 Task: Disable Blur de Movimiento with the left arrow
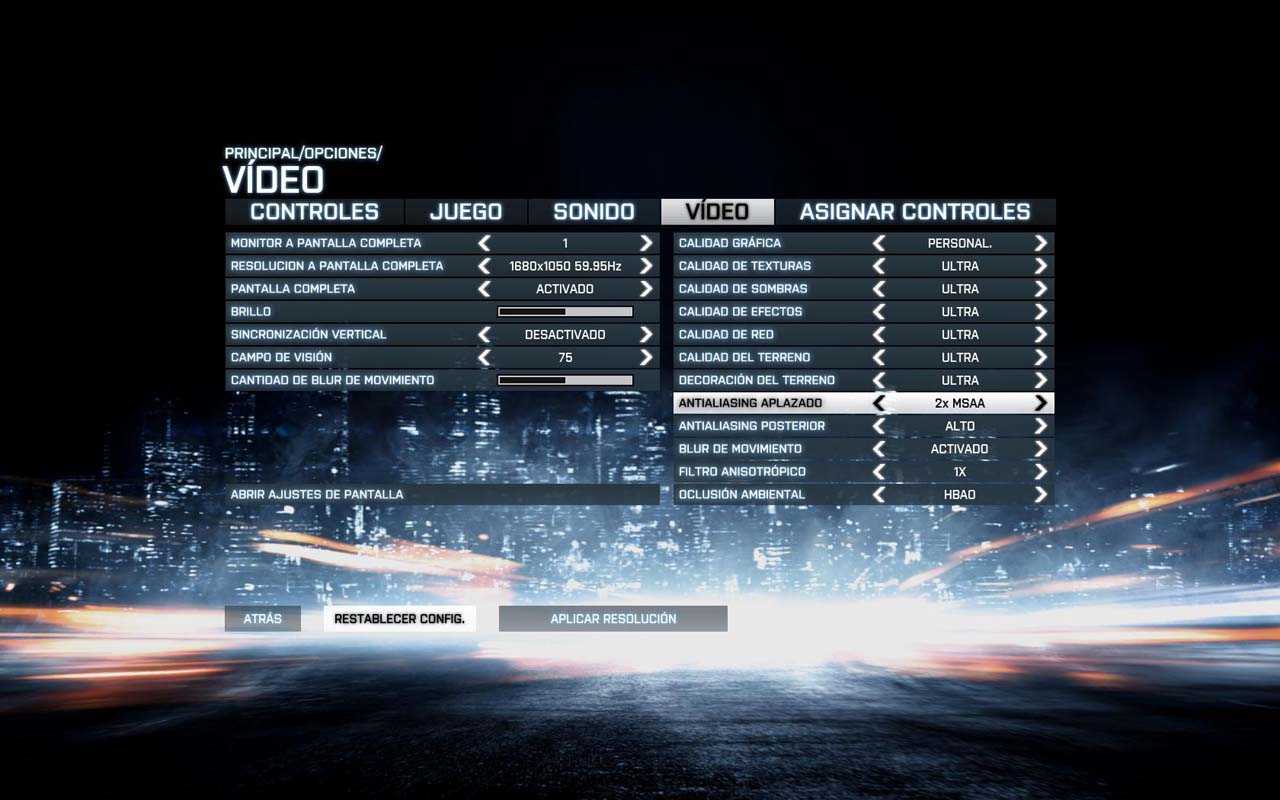click(880, 448)
